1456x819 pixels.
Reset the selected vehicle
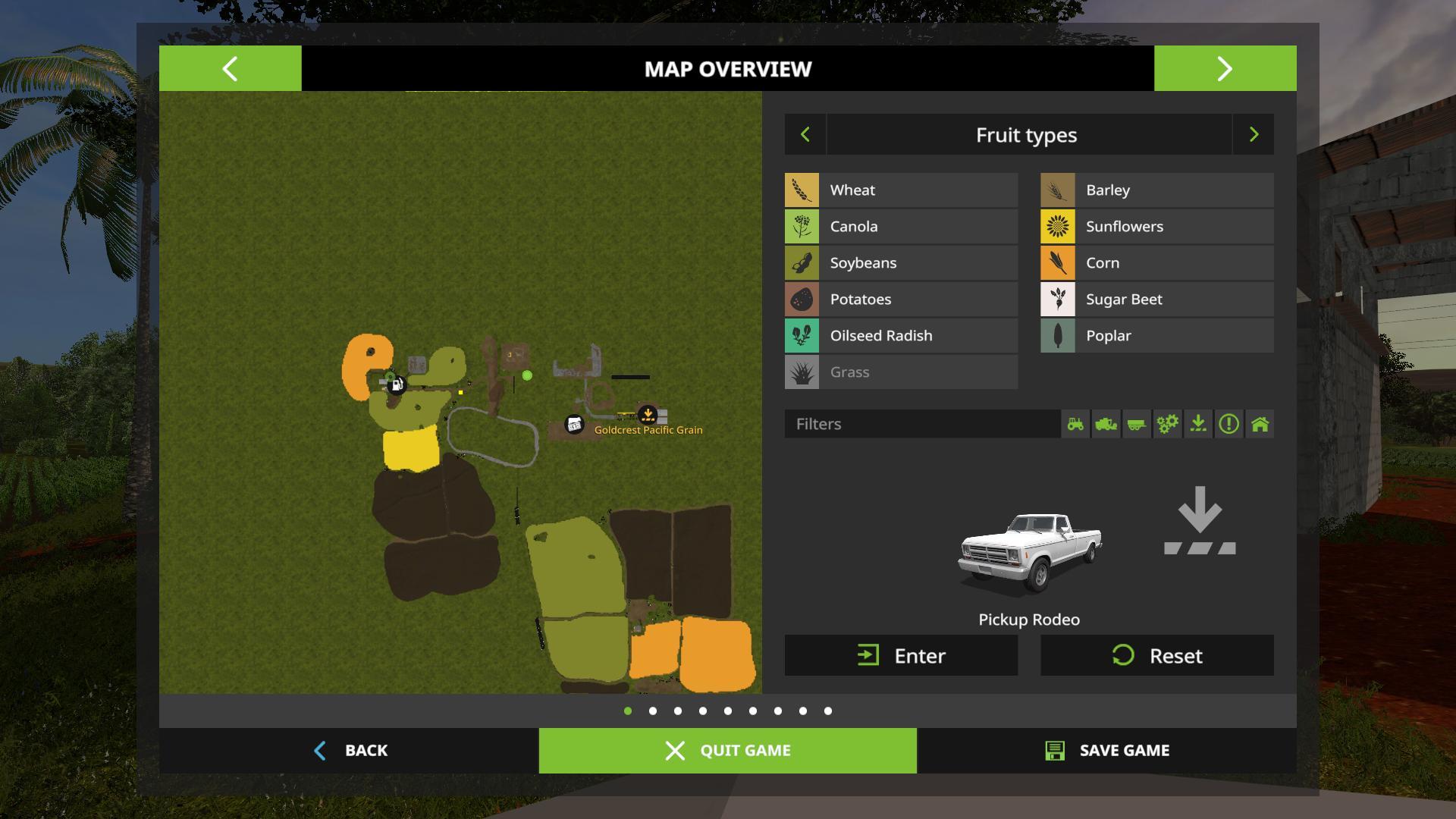[x=1156, y=656]
